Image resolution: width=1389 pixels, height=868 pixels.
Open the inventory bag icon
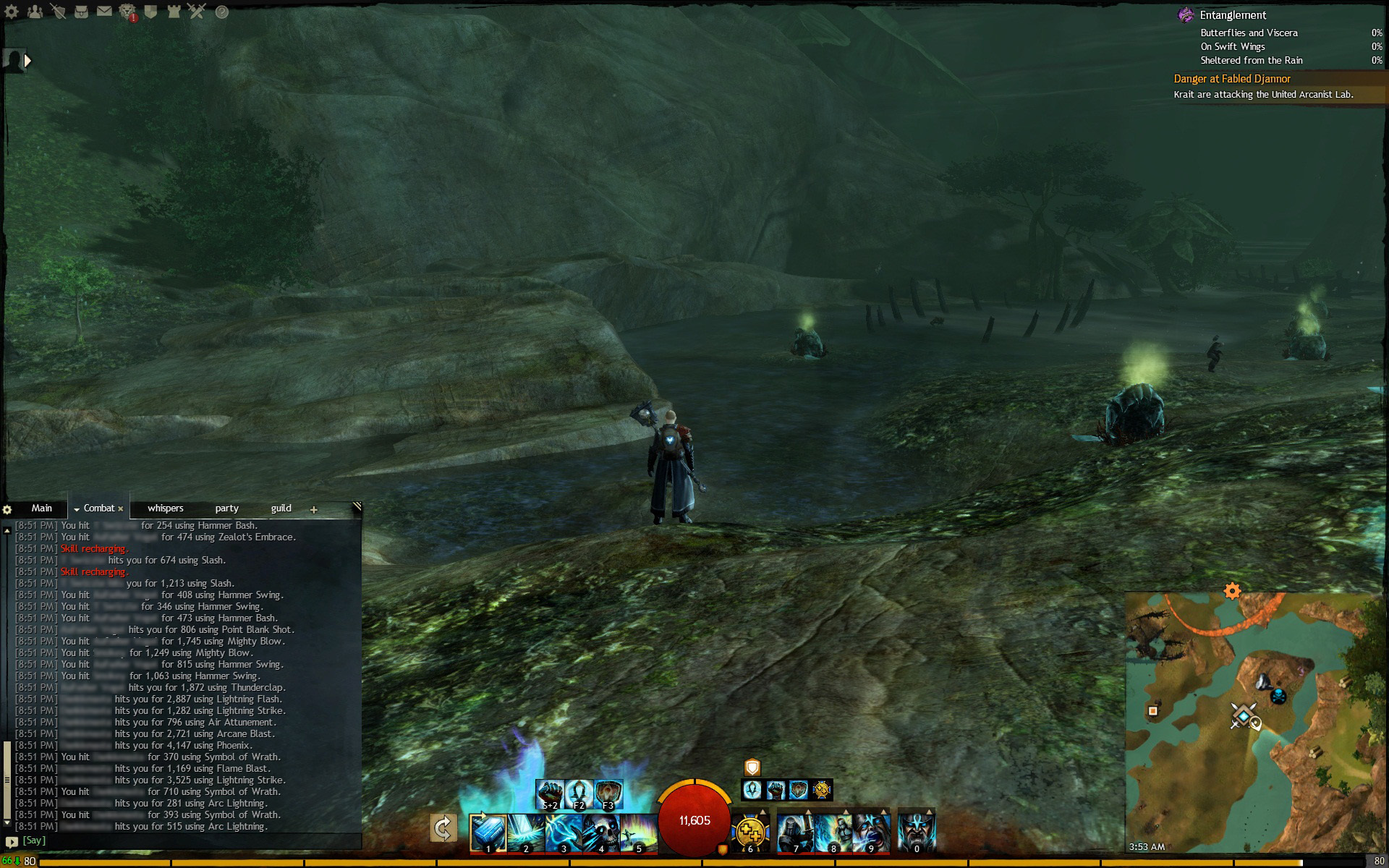[x=81, y=12]
